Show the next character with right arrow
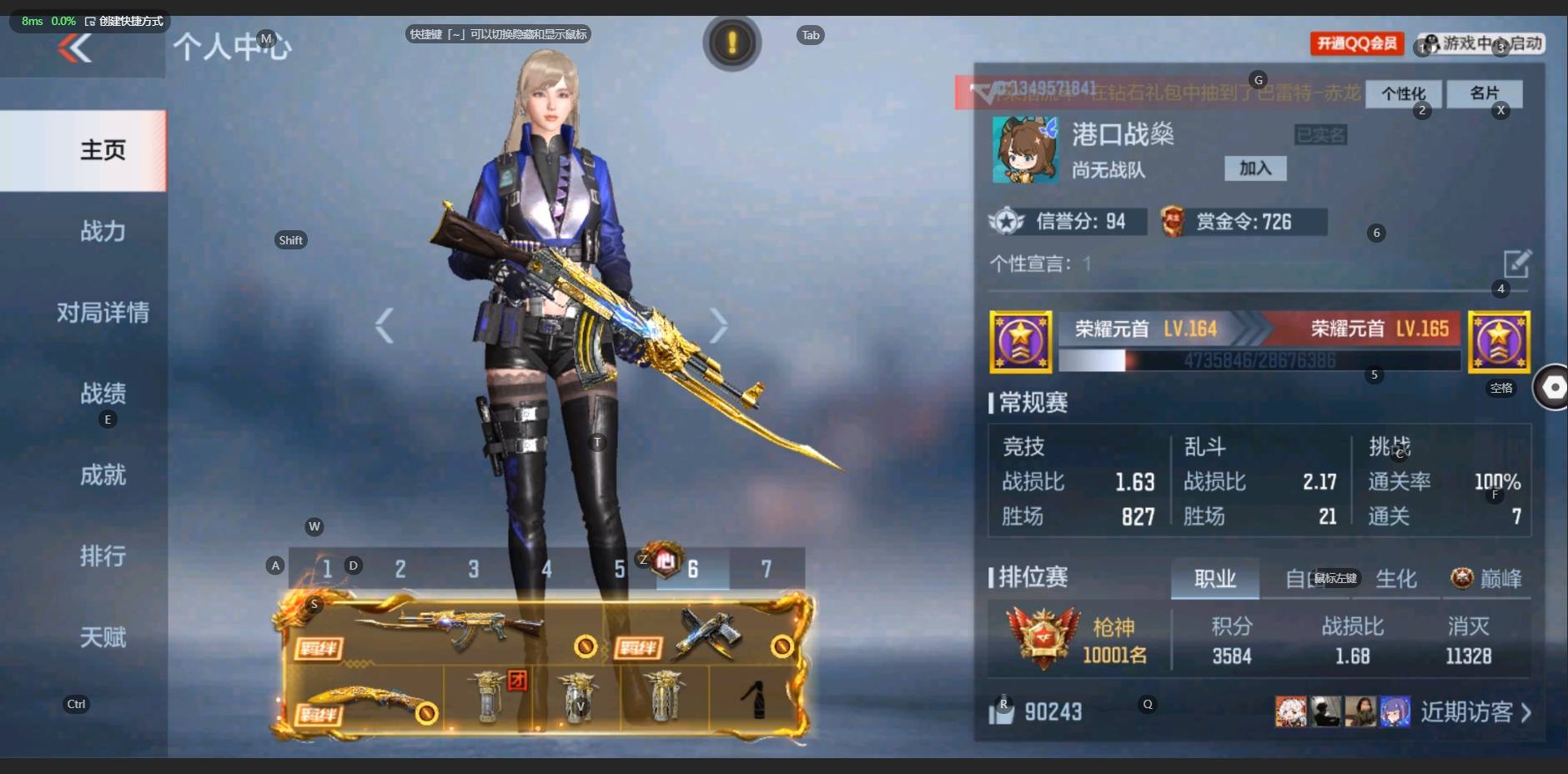 point(718,325)
